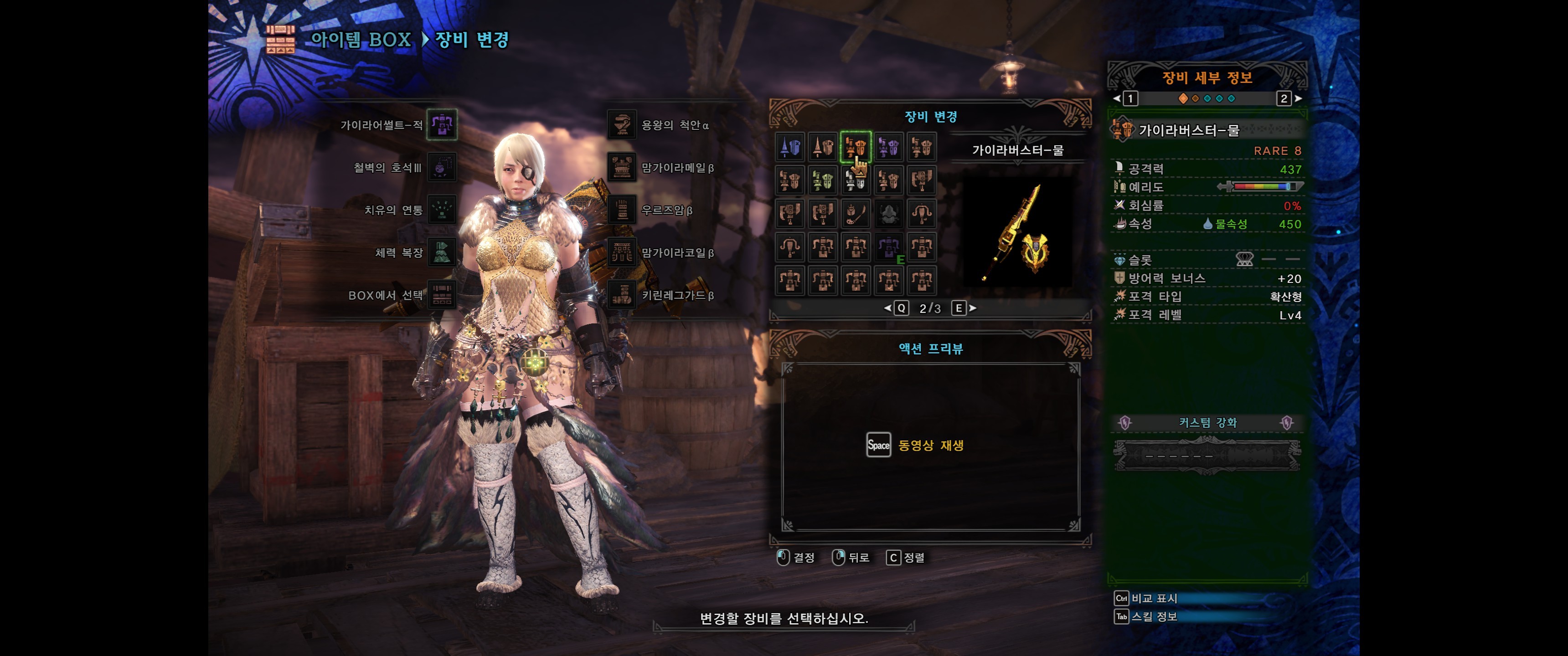Pick the blue lance in the weapon grid
The height and width of the screenshot is (656, 1568).
[790, 147]
